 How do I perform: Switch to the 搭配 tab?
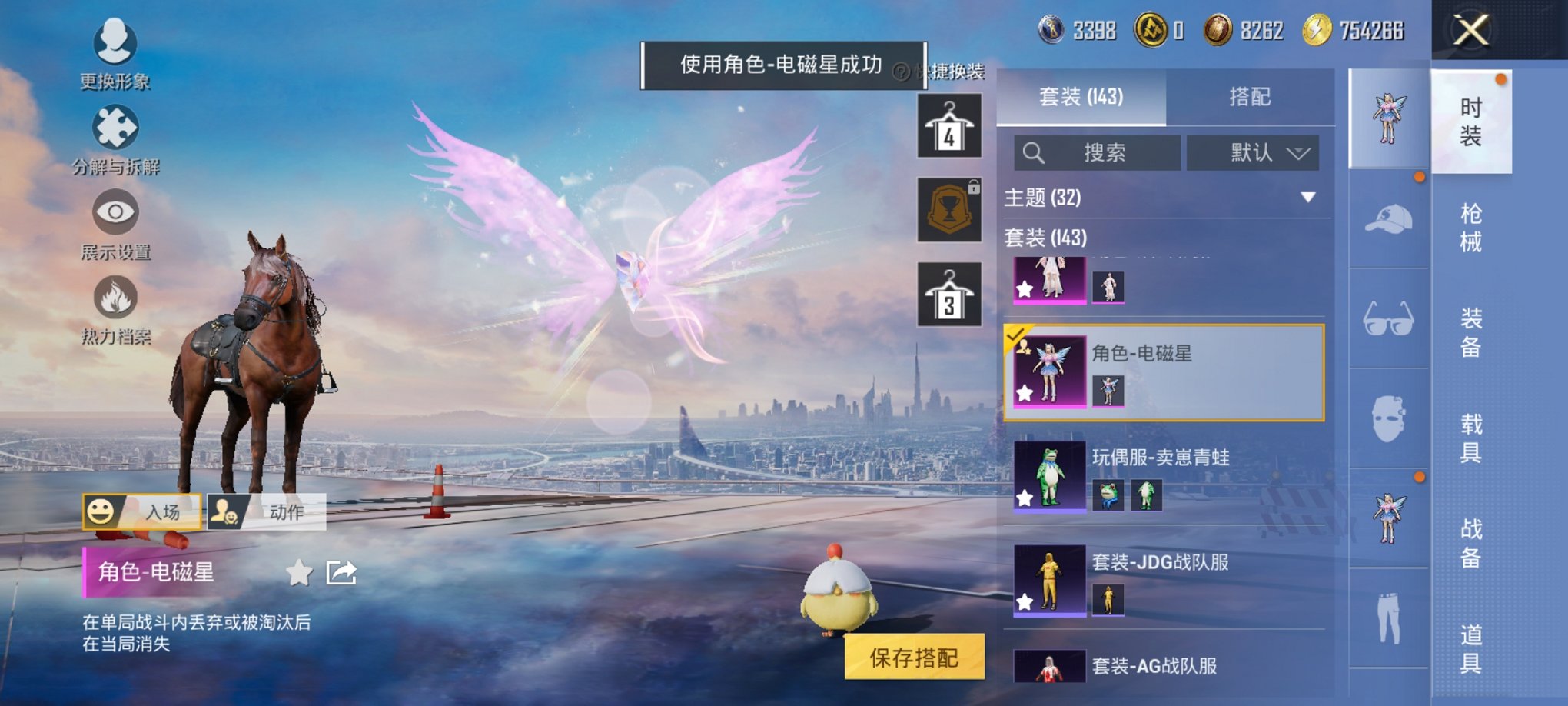click(x=1252, y=97)
